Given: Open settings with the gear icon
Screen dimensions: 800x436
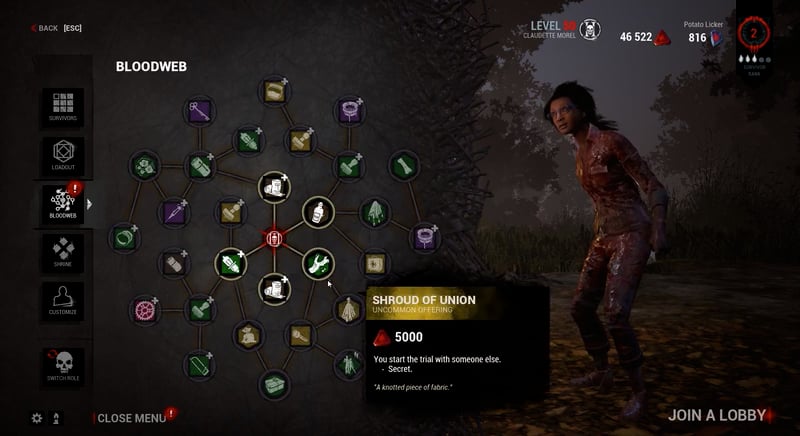Looking at the screenshot, I should coord(37,418).
